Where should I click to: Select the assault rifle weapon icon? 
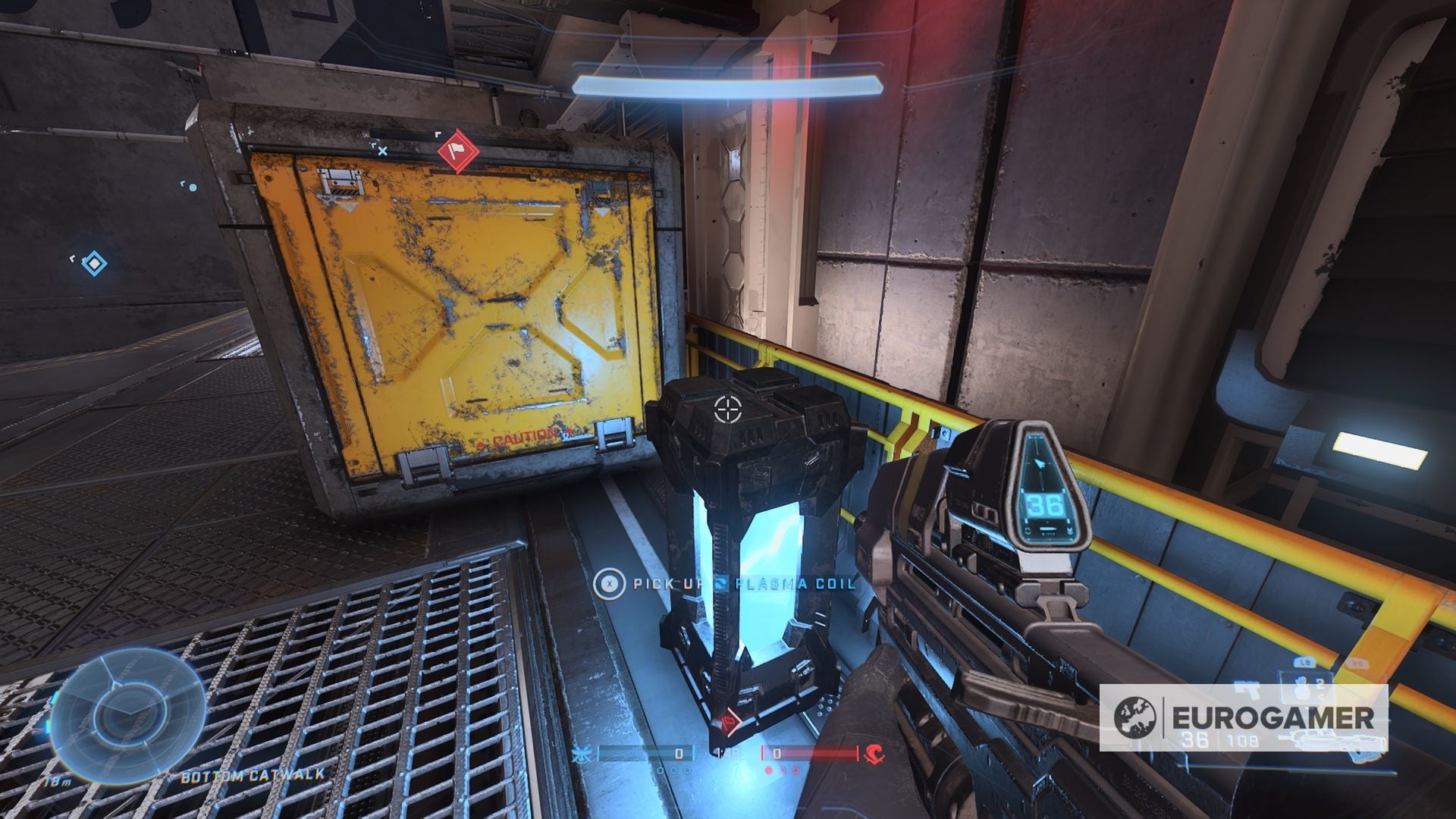[1332, 742]
